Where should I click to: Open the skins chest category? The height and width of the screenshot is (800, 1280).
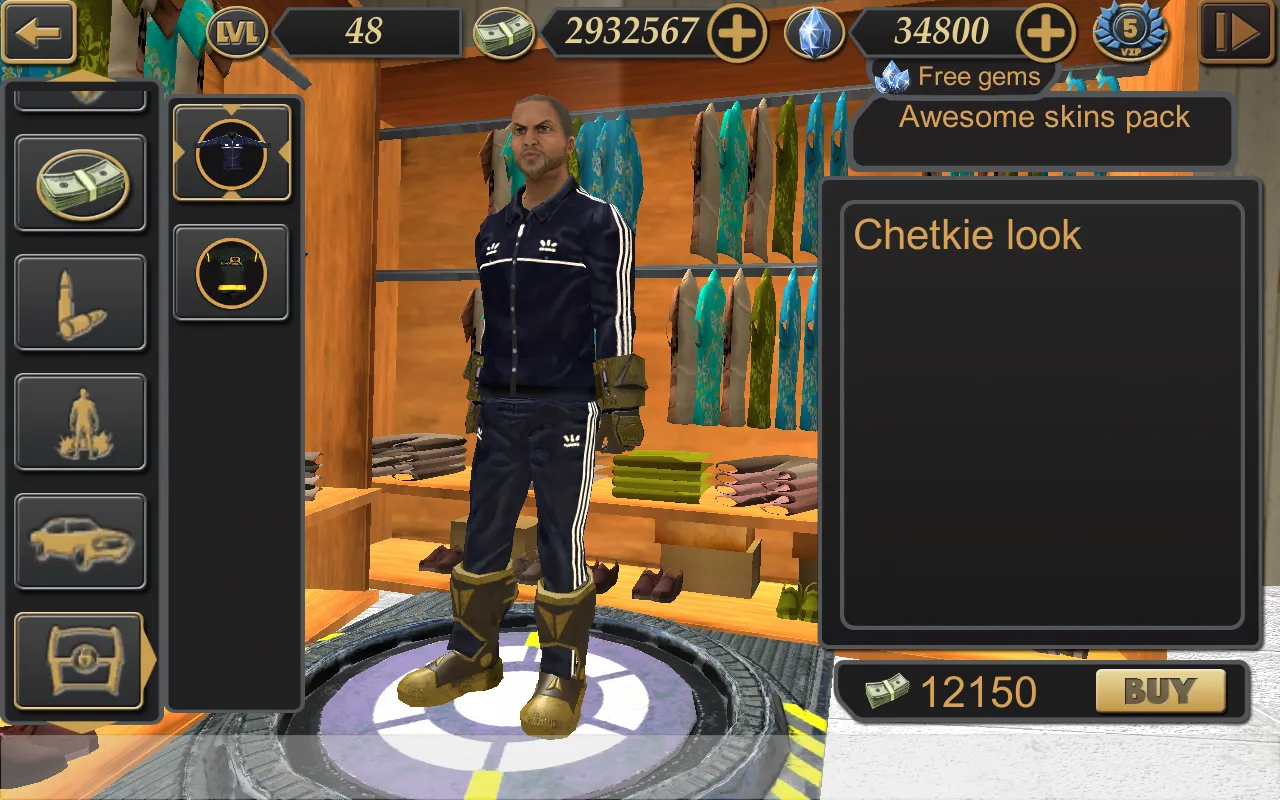(80, 662)
